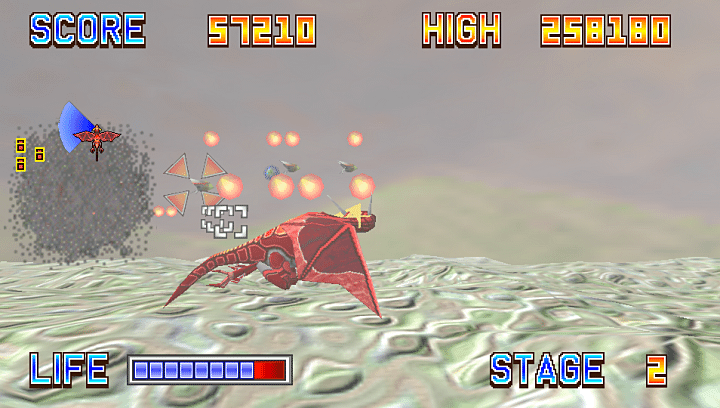The image size is (720, 408).
Task: Click the circular enemy radar display
Action: pos(83,195)
